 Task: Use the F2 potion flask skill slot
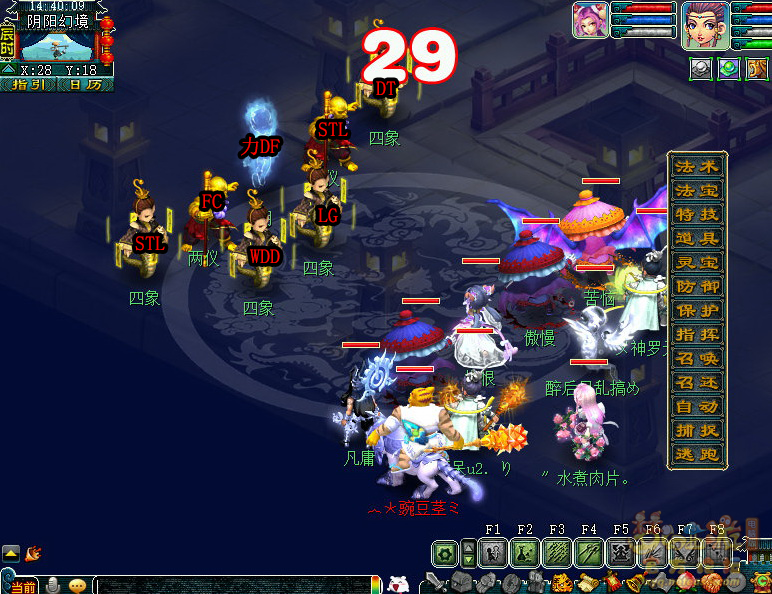pos(524,553)
